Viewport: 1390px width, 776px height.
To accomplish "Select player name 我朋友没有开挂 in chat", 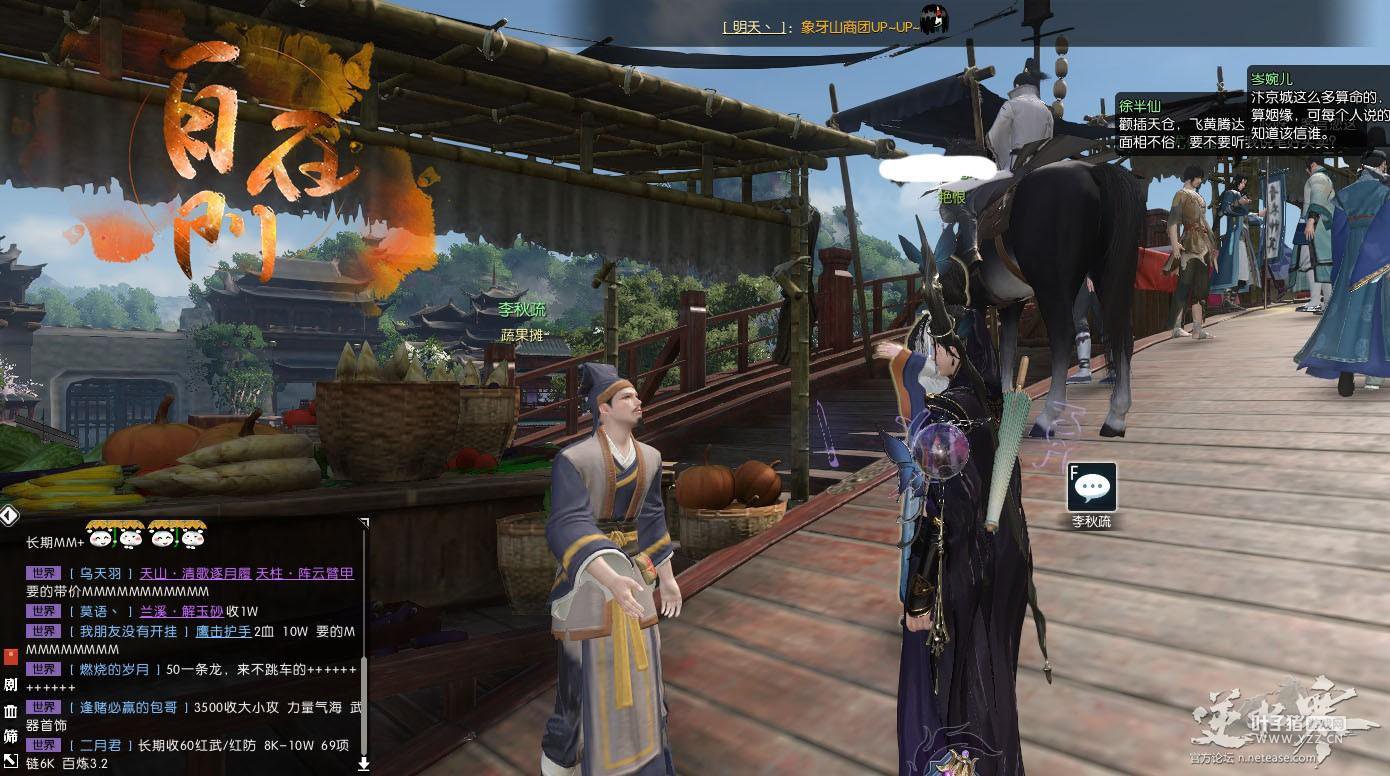I will [128, 631].
